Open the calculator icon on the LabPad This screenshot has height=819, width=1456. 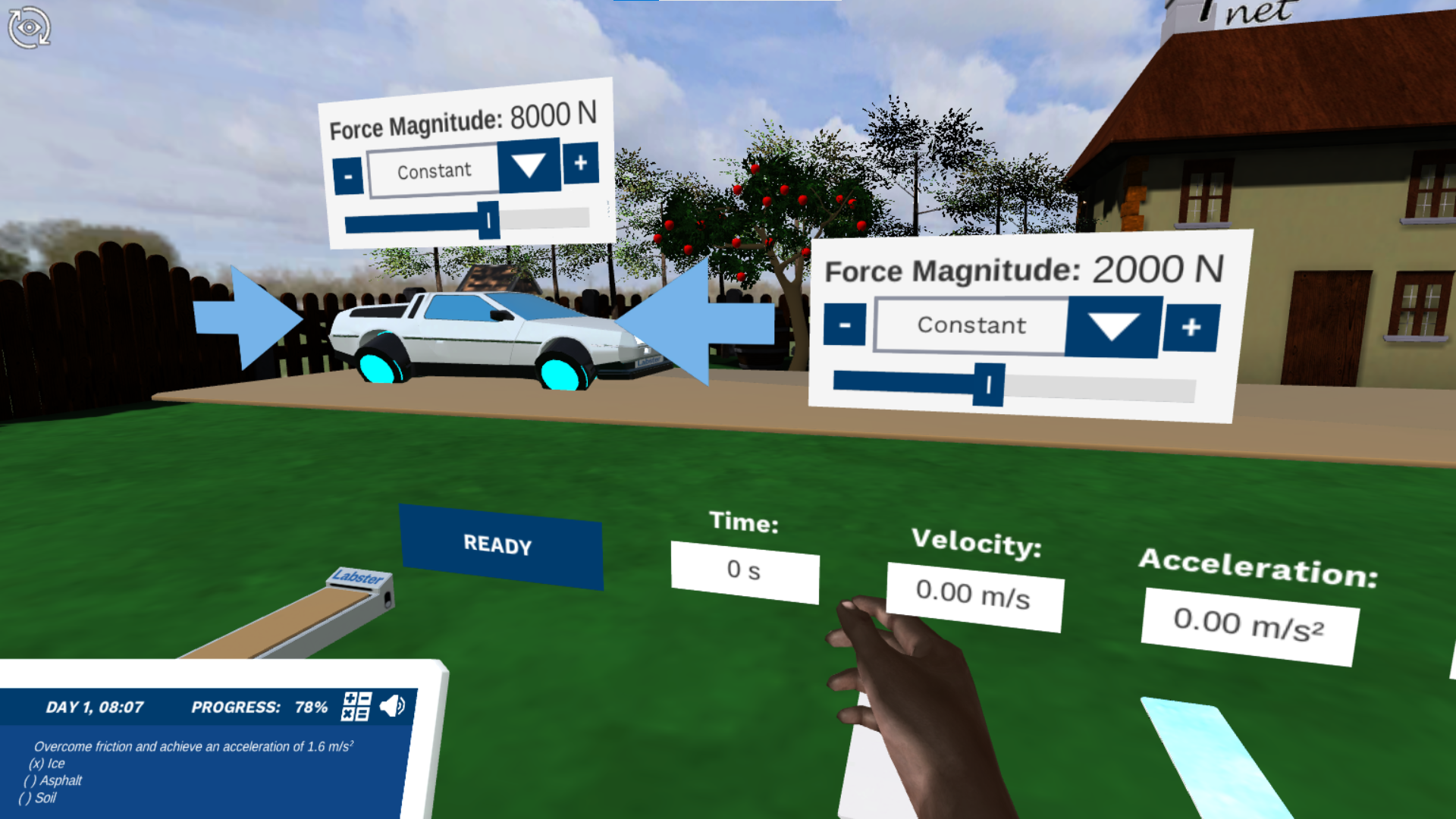pyautogui.click(x=356, y=707)
